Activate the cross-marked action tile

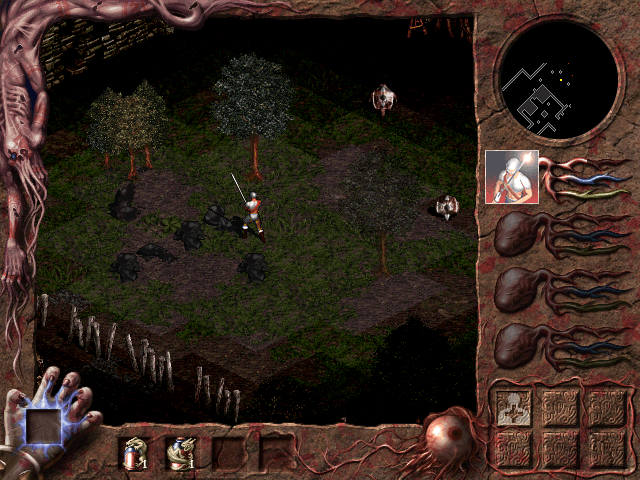[x=512, y=410]
